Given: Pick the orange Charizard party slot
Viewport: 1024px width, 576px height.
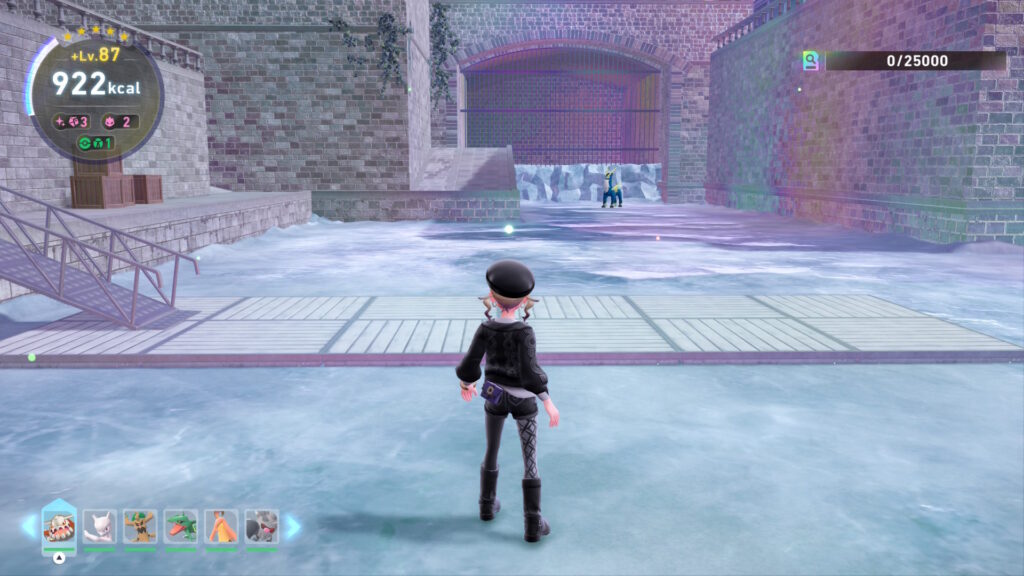Looking at the screenshot, I should (x=221, y=526).
